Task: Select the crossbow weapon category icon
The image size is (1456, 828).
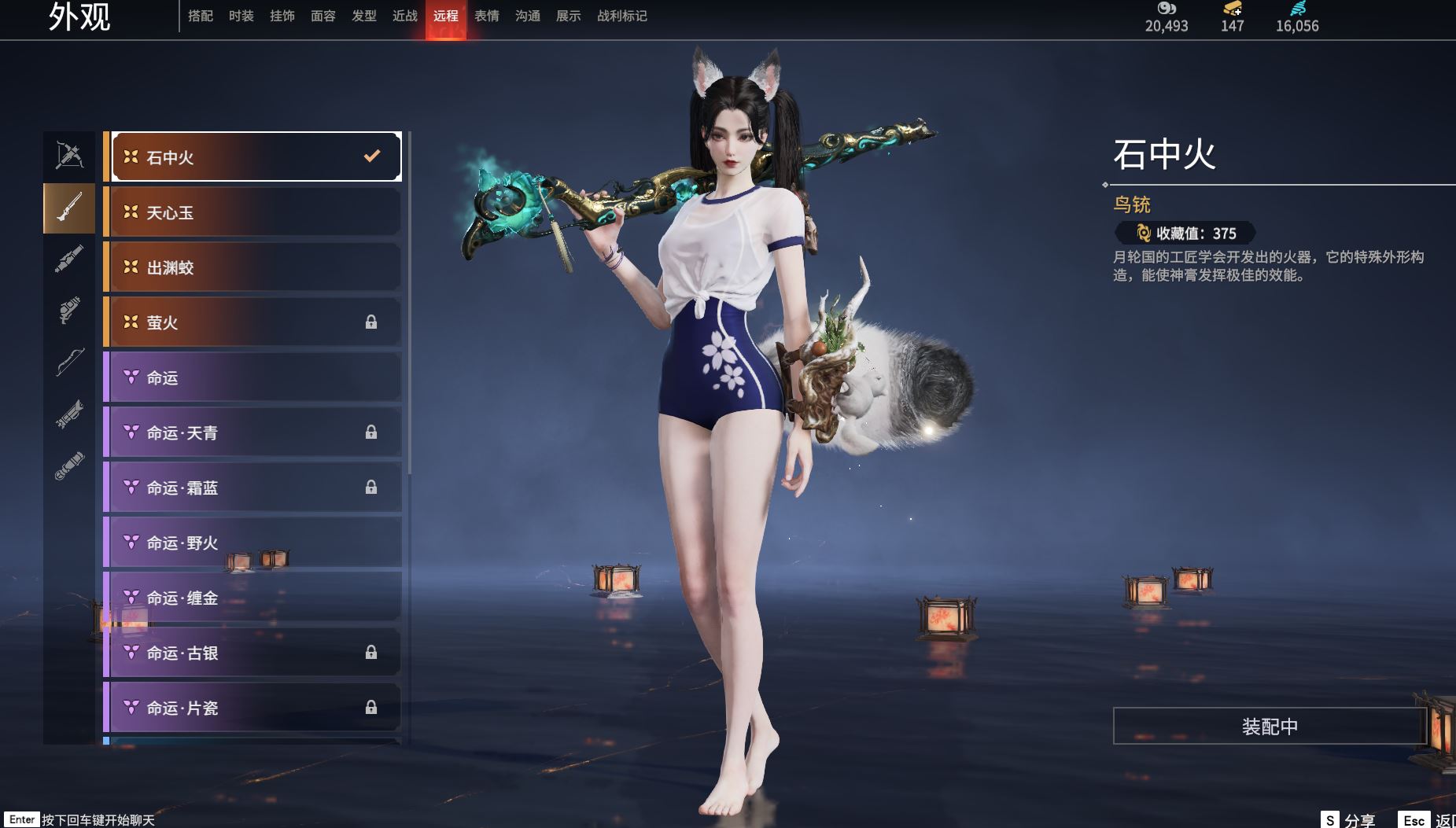Action: click(x=69, y=155)
